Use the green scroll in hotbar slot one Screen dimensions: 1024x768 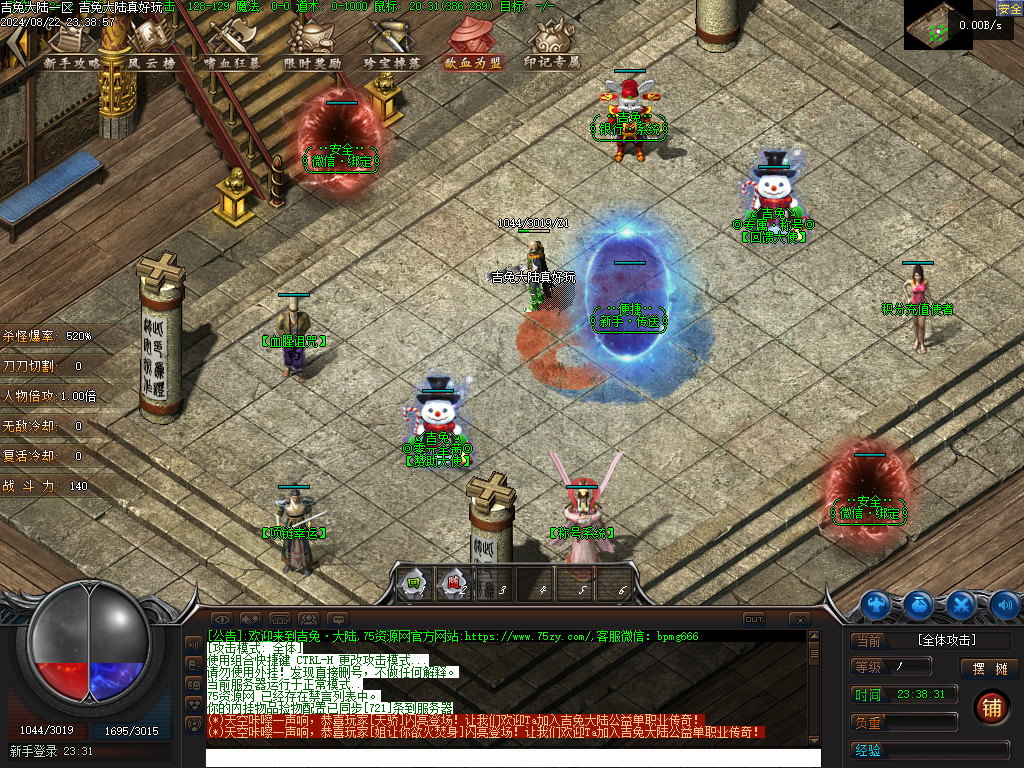click(412, 584)
